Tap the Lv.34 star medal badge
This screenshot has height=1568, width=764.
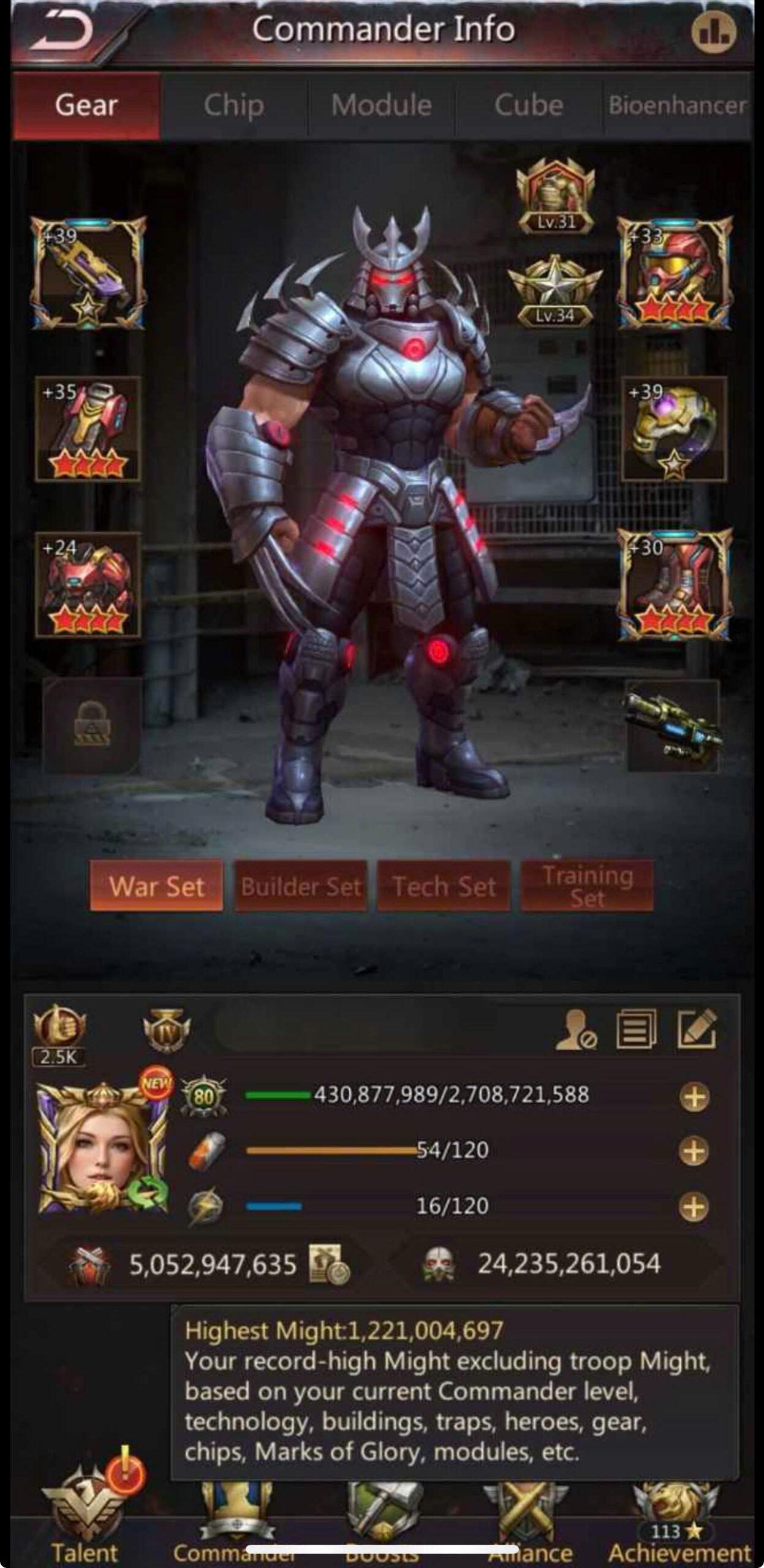[x=554, y=289]
